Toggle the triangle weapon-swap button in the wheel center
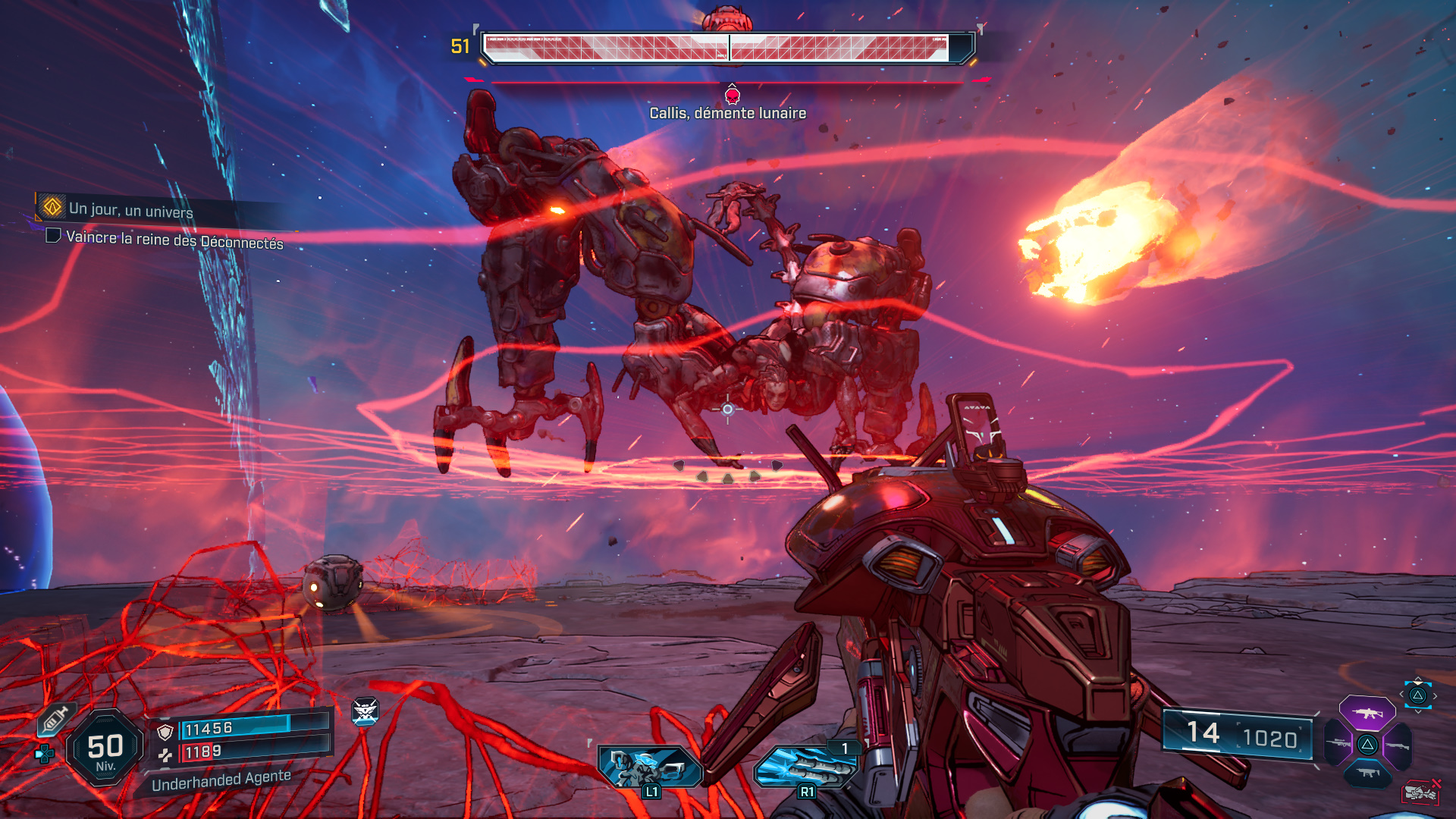Screen dimensions: 1456x819 [1367, 745]
